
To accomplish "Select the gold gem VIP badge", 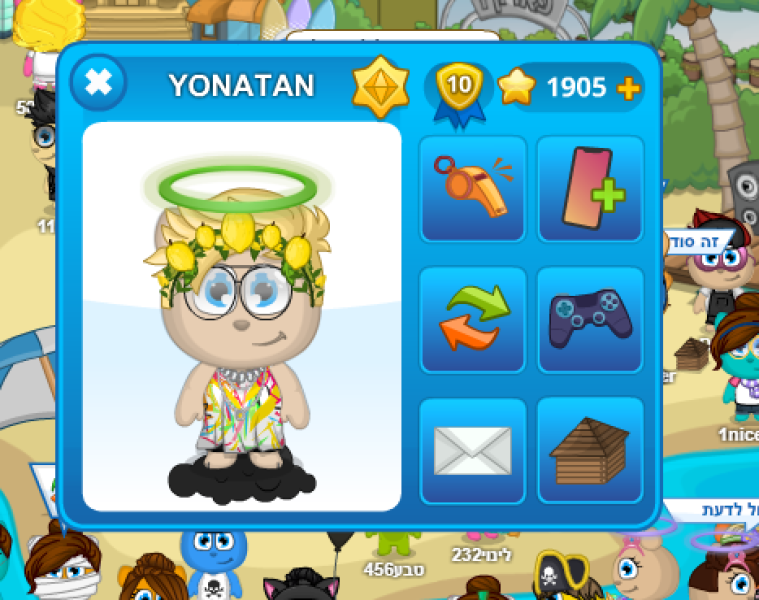I will [381, 87].
